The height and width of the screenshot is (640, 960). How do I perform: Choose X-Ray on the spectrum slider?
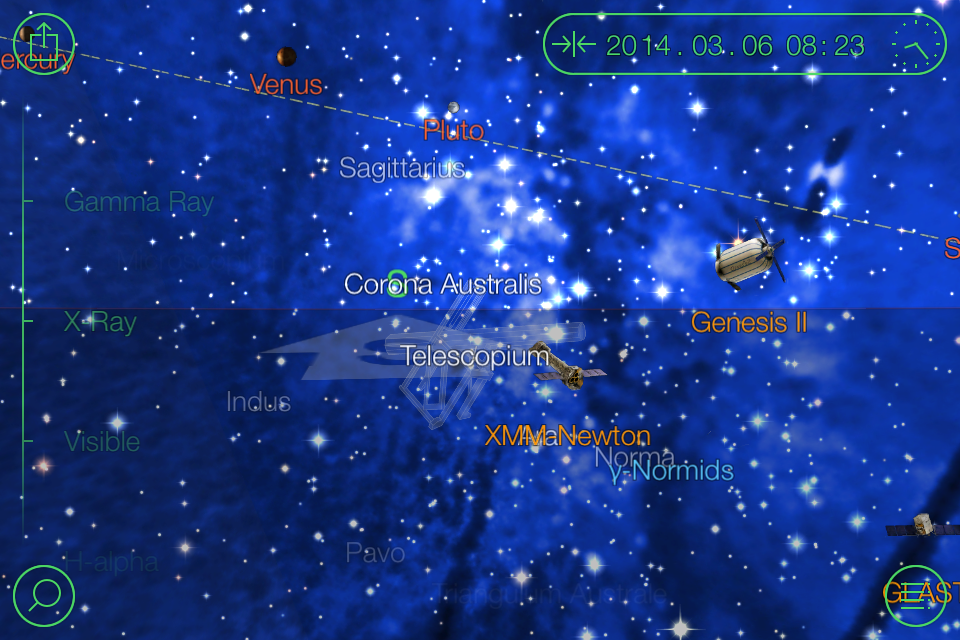pos(100,322)
